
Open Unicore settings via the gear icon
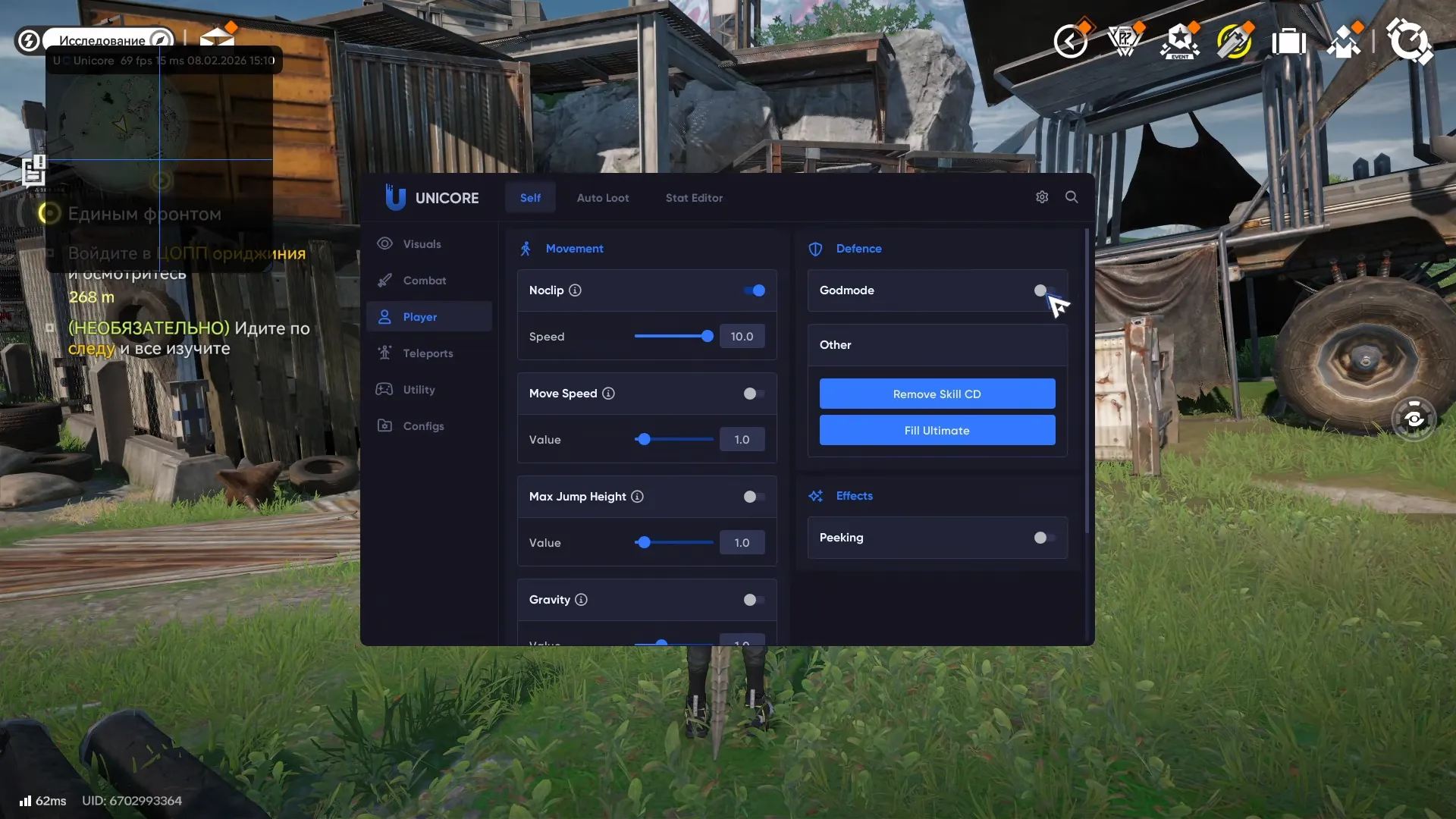point(1041,197)
